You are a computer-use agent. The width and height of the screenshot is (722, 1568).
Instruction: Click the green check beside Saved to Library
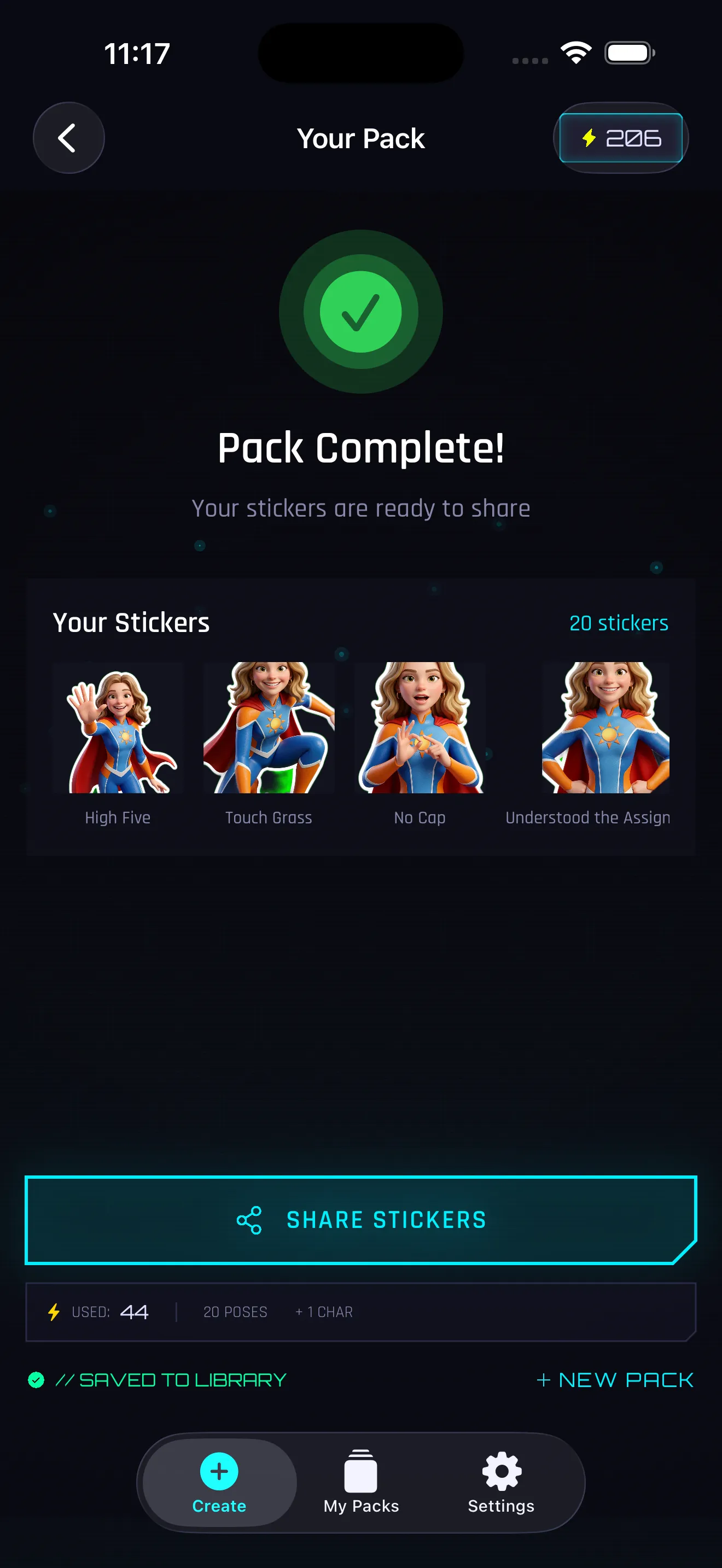click(36, 1380)
